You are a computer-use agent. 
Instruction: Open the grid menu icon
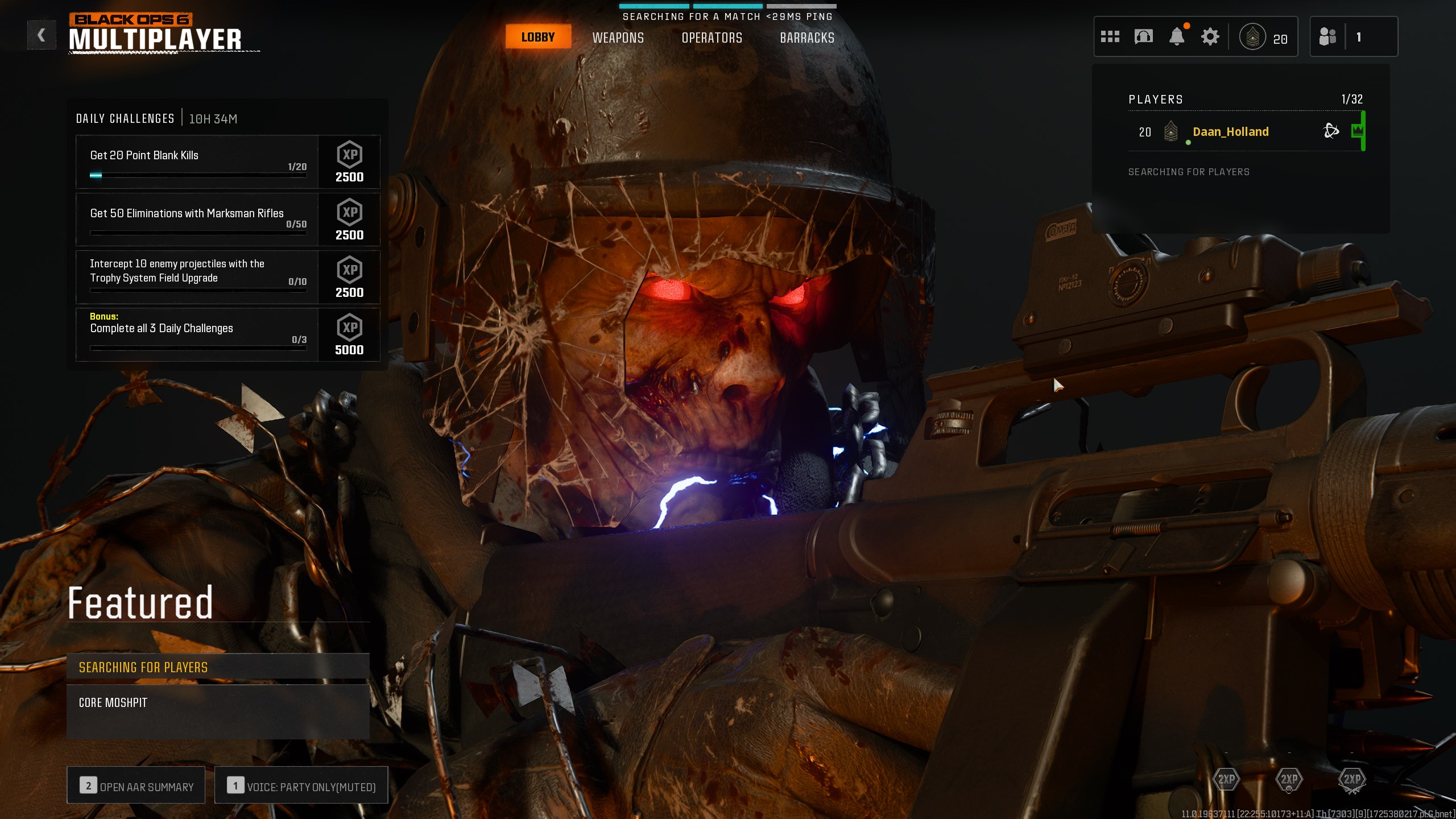1110,37
